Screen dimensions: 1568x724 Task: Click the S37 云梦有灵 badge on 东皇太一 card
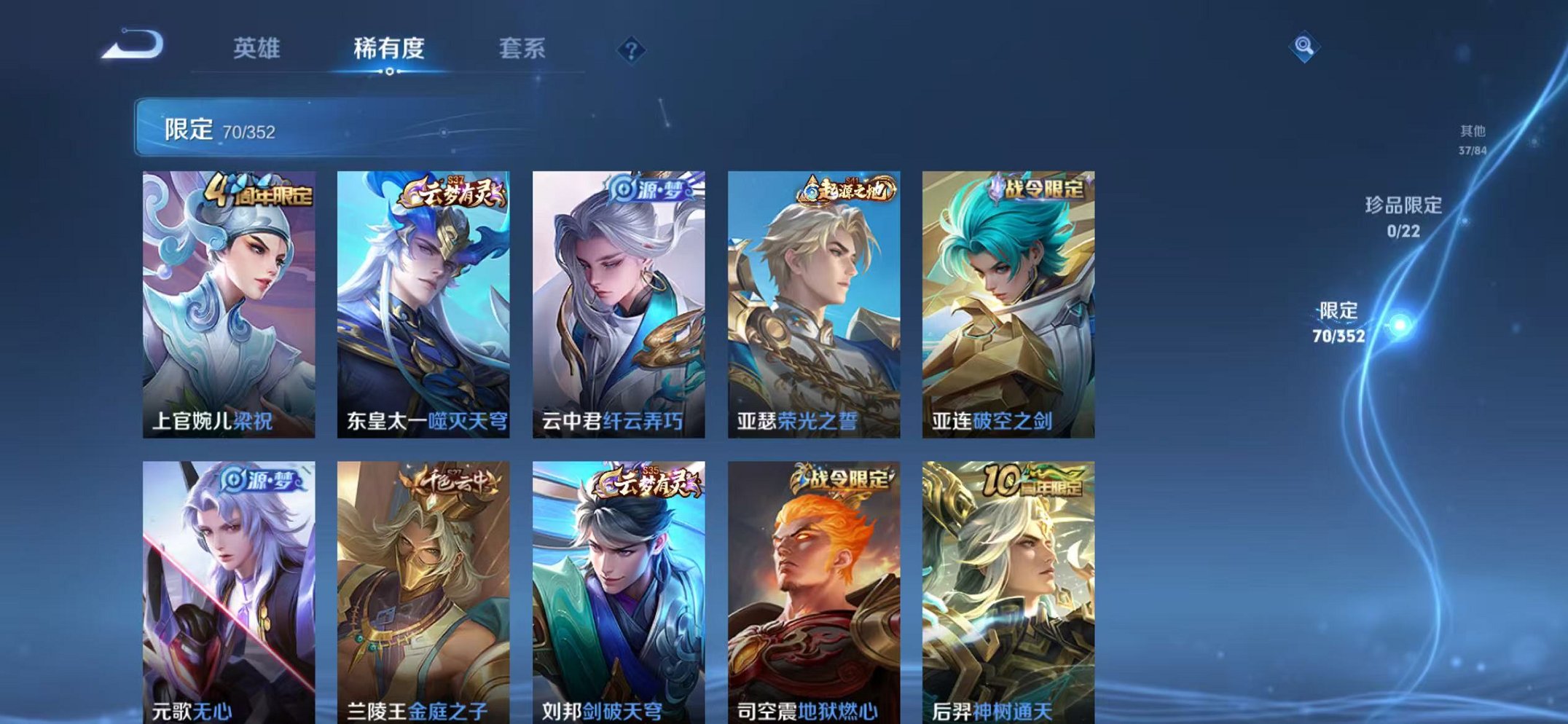point(451,191)
